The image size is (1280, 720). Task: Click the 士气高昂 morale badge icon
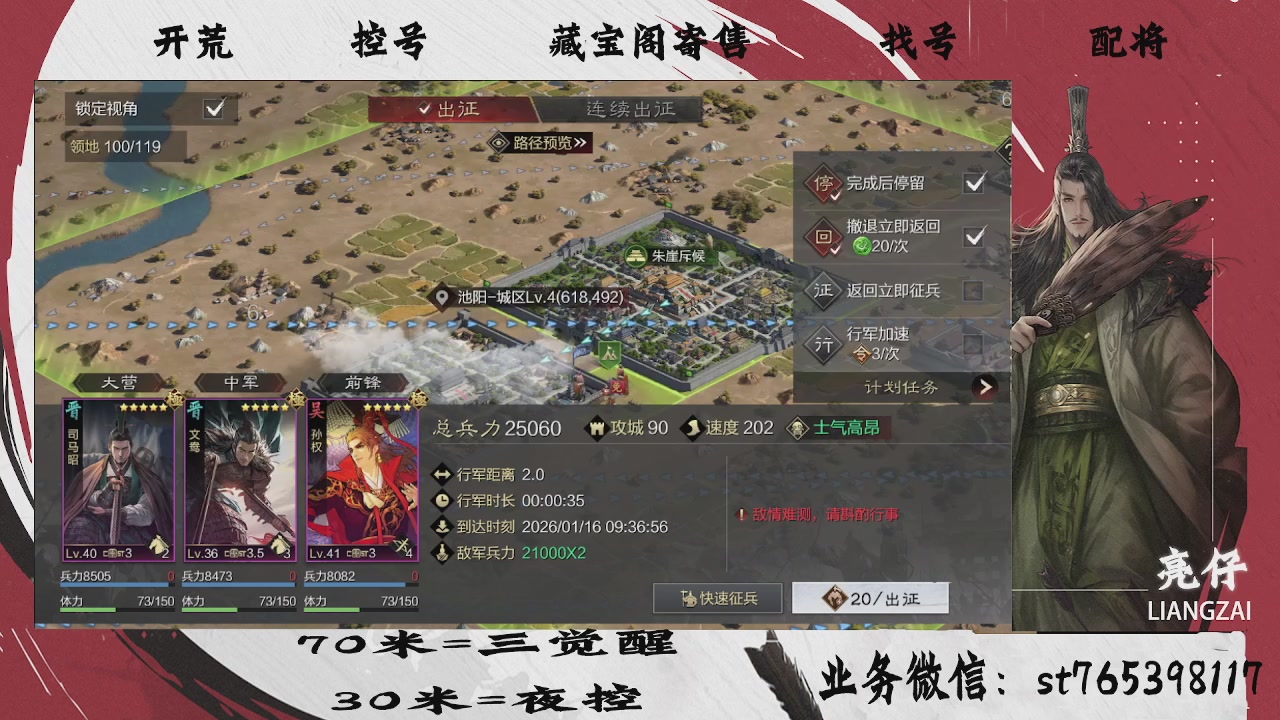click(795, 428)
